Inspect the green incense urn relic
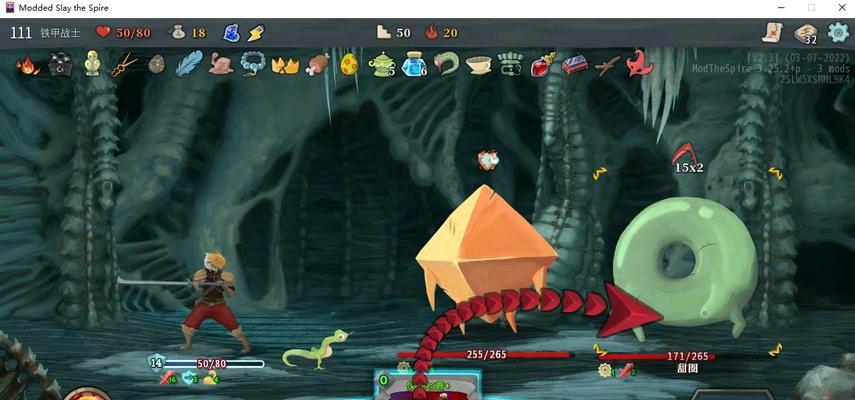The width and height of the screenshot is (855, 400). [x=381, y=66]
